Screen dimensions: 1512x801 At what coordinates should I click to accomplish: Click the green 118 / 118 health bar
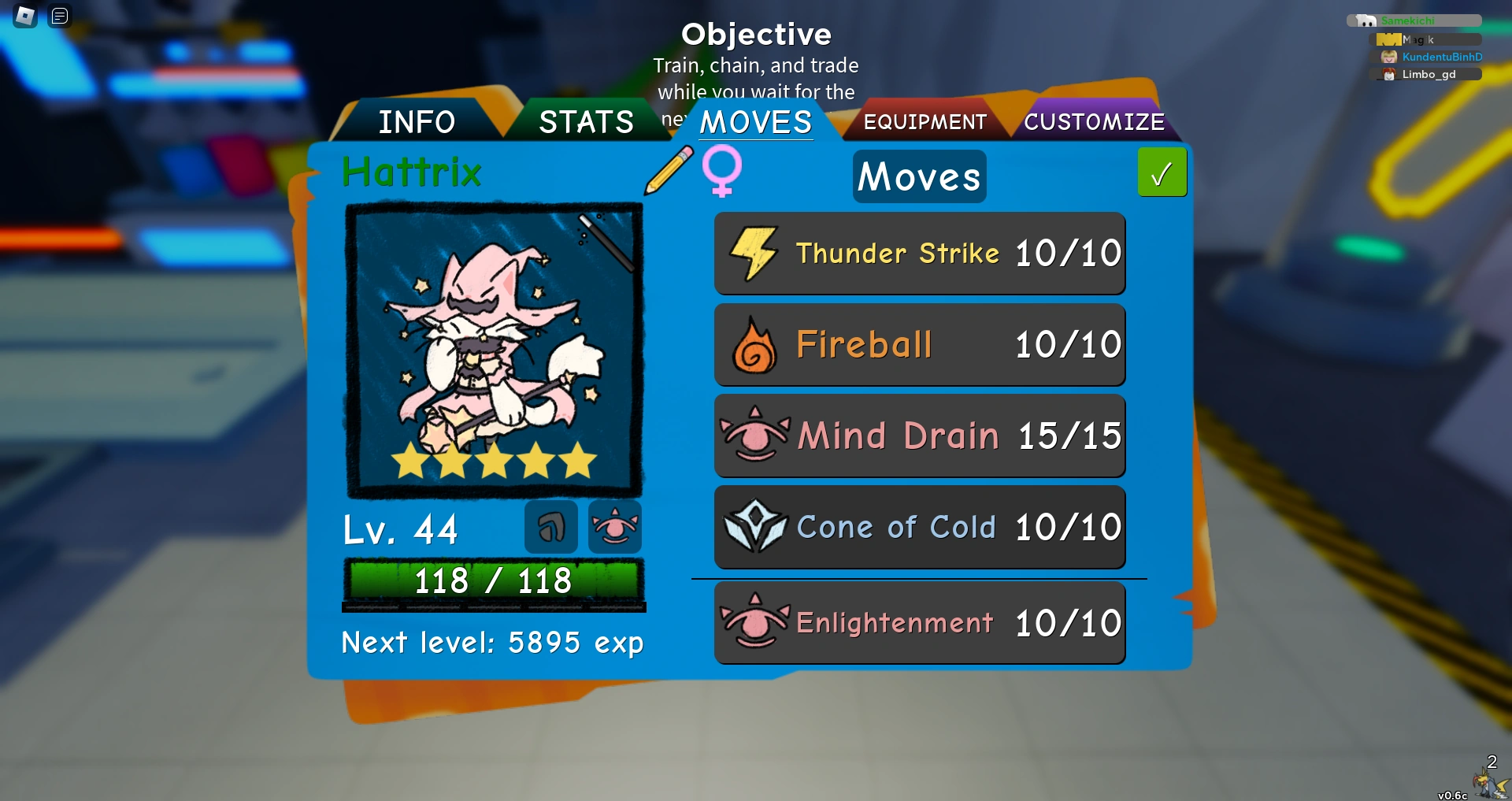click(495, 580)
